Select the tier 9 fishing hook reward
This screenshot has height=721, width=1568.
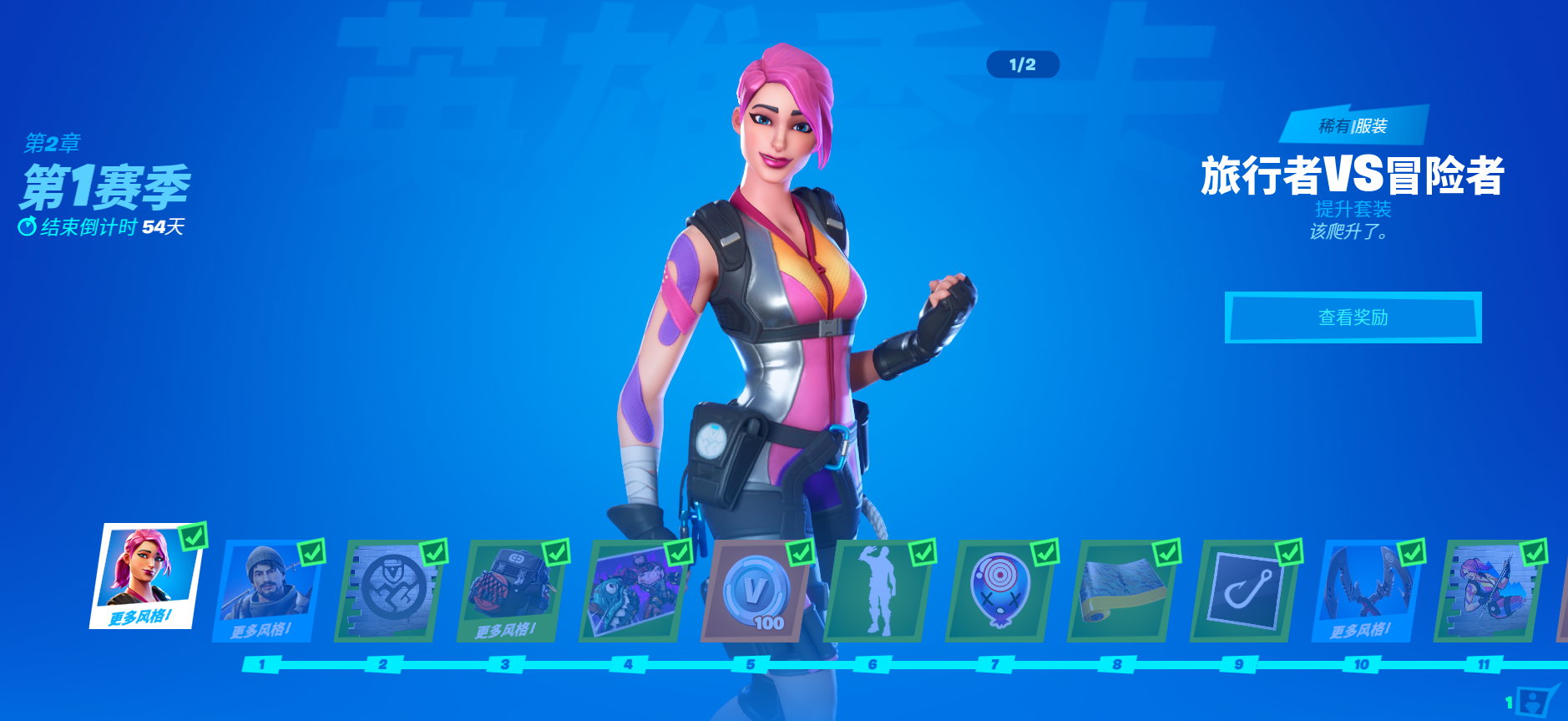pos(1242,591)
